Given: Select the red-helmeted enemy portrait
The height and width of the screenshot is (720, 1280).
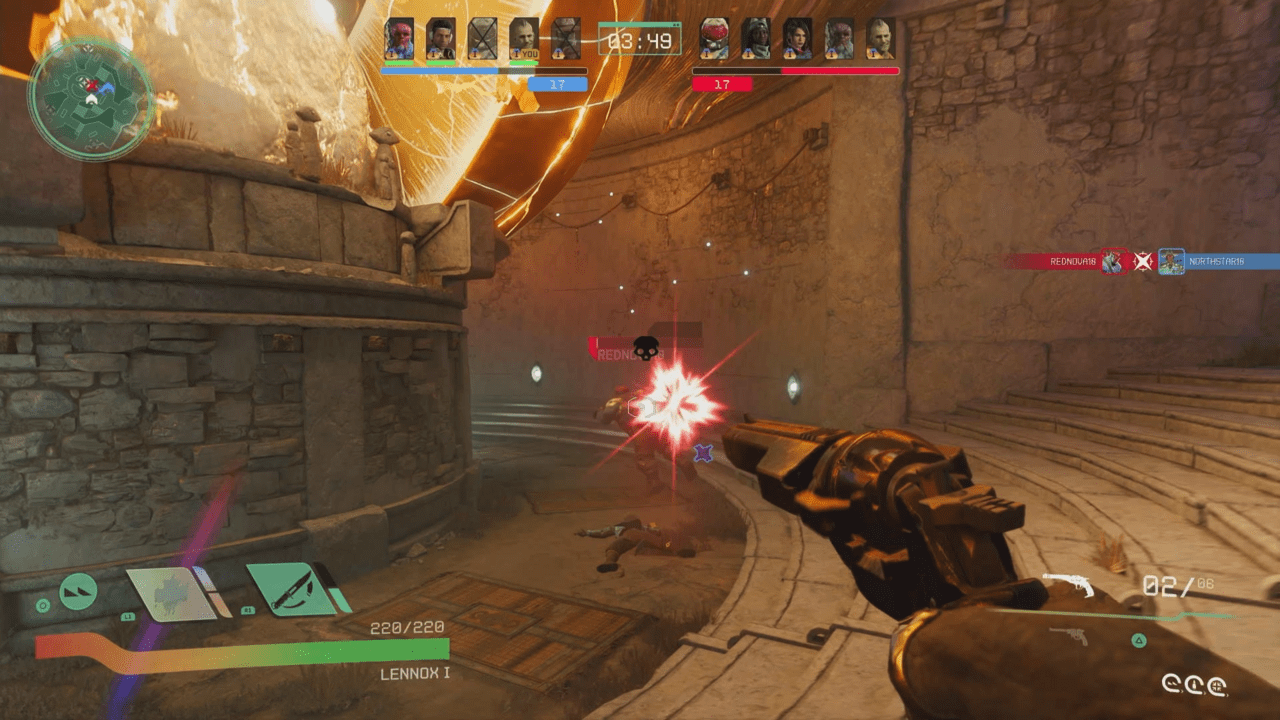Looking at the screenshot, I should (713, 39).
